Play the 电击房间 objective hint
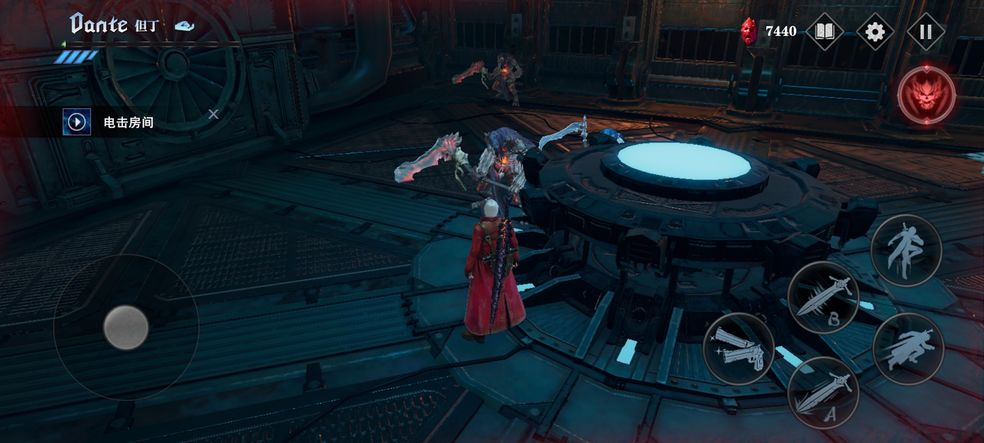This screenshot has height=443, width=984. click(77, 122)
